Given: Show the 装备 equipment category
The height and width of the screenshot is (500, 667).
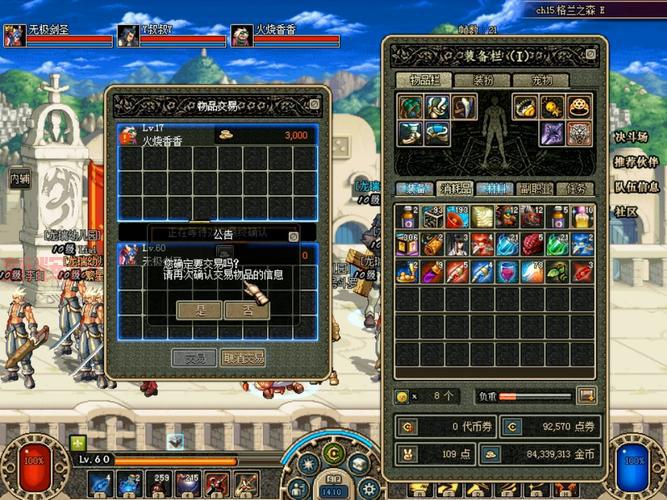Looking at the screenshot, I should tap(413, 188).
